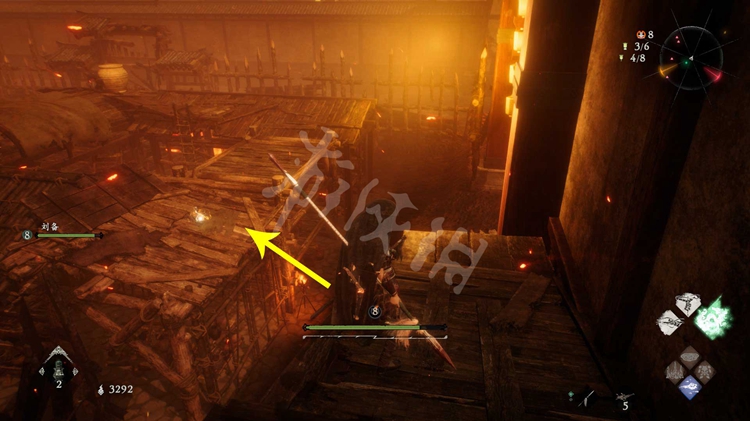Image resolution: width=750 pixels, height=421 pixels.
Task: Use the healing flask quick item slot
Action: (58, 369)
